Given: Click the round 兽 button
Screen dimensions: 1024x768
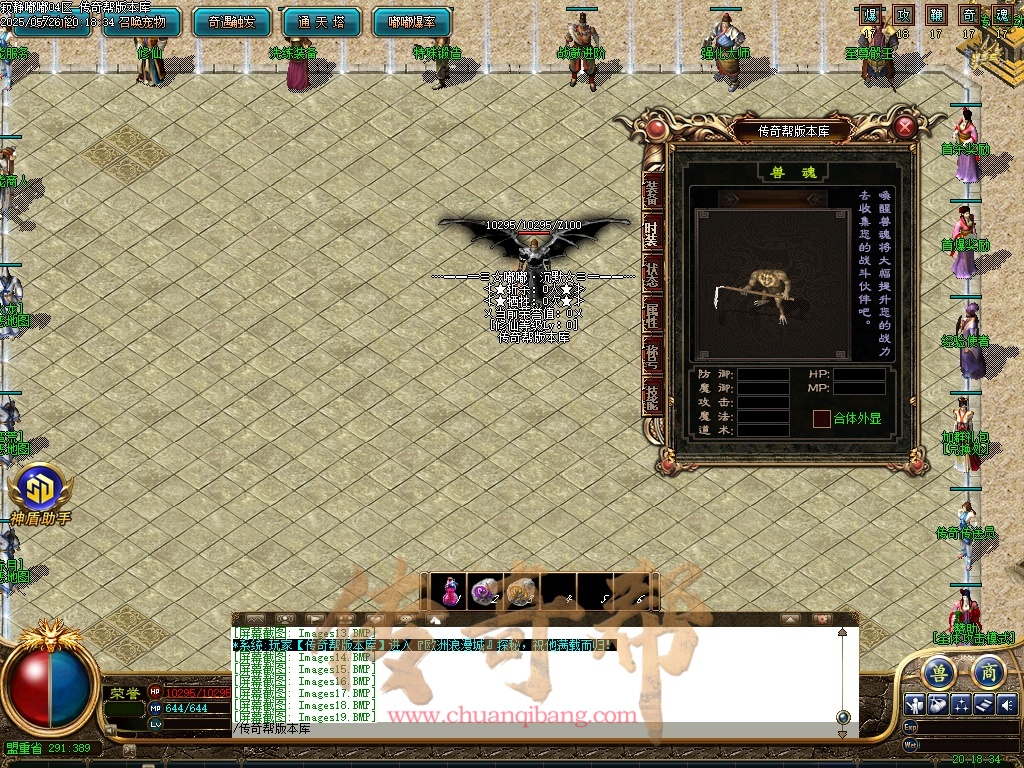Looking at the screenshot, I should (x=939, y=671).
